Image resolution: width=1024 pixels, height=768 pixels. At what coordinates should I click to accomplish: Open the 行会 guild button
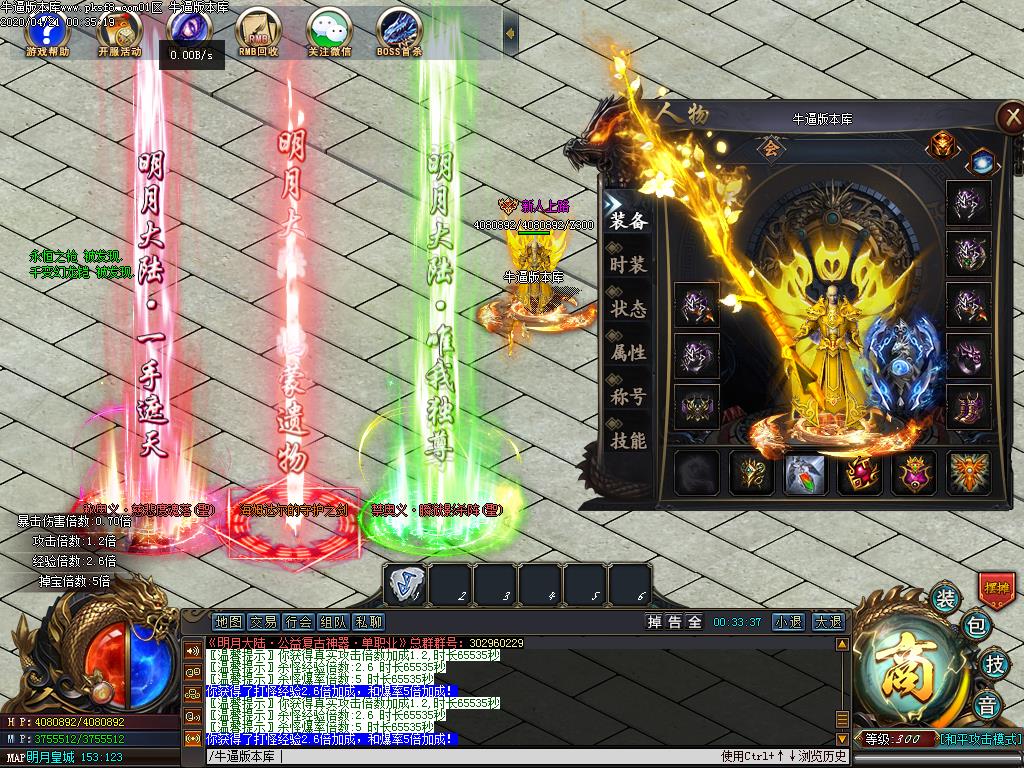[298, 622]
